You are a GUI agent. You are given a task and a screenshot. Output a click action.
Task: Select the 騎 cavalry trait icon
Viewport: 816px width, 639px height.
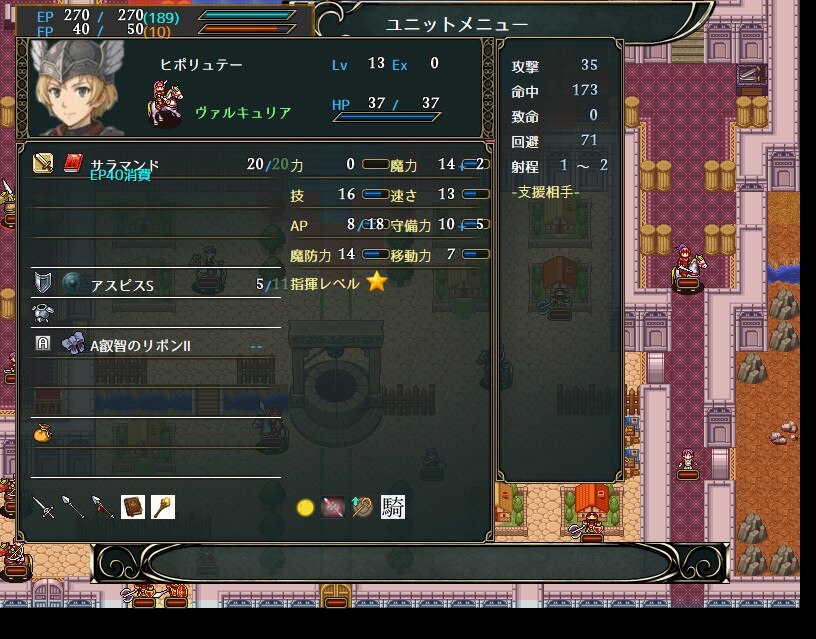pos(393,507)
